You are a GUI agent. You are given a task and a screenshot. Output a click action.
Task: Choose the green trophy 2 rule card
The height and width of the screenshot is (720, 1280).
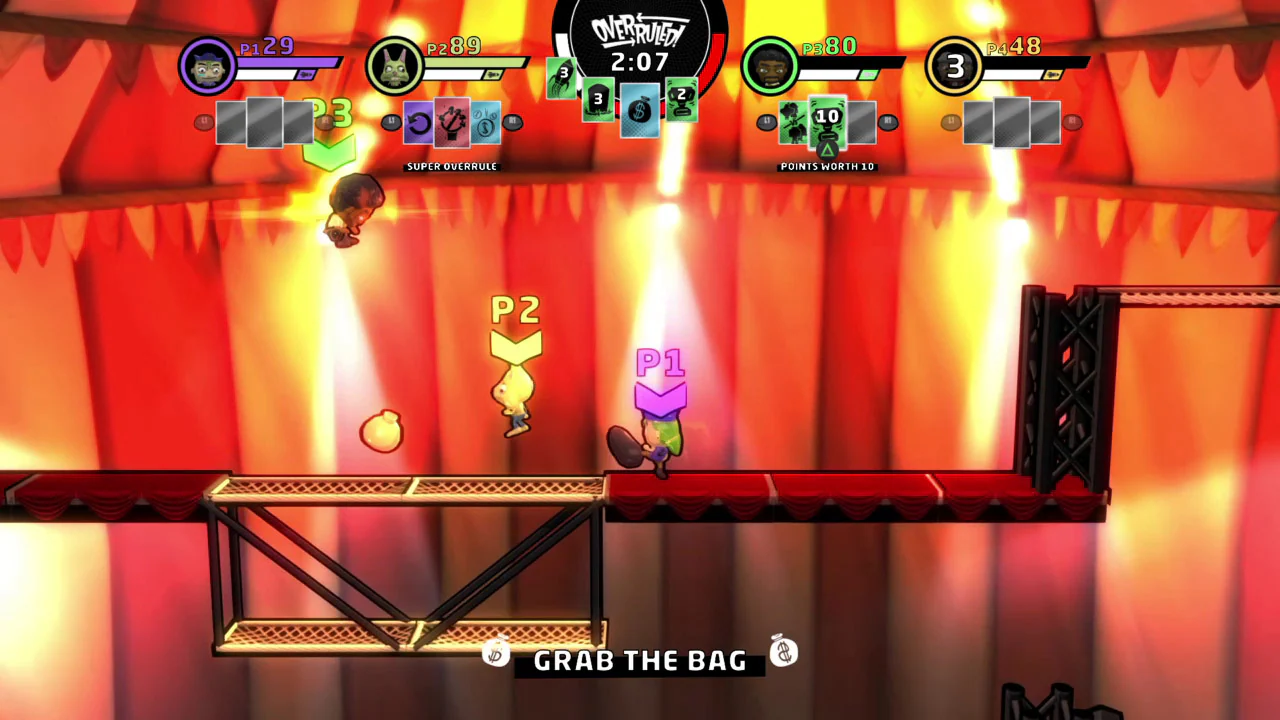pyautogui.click(x=682, y=98)
